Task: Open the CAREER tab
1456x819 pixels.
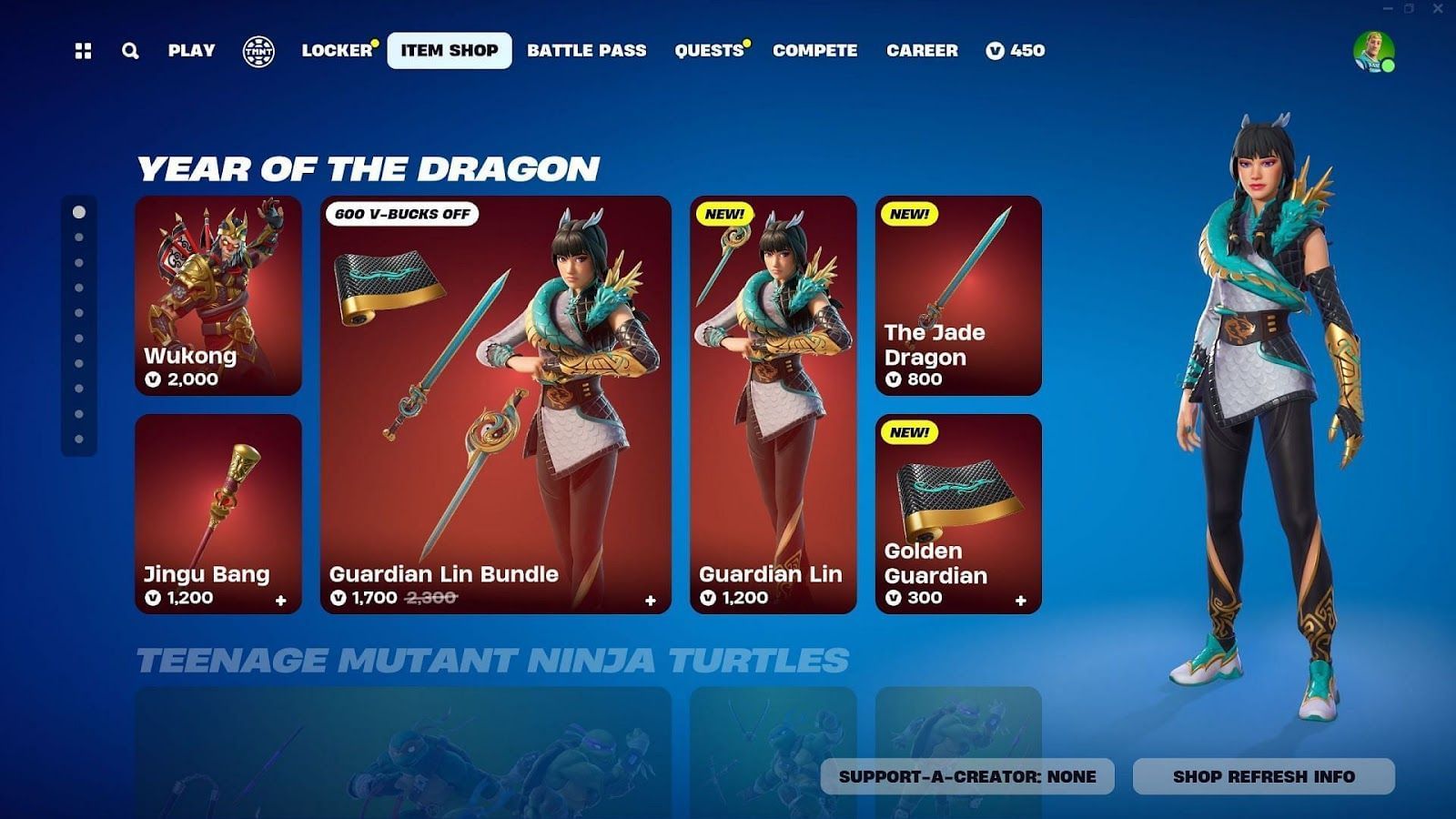Action: point(922,51)
